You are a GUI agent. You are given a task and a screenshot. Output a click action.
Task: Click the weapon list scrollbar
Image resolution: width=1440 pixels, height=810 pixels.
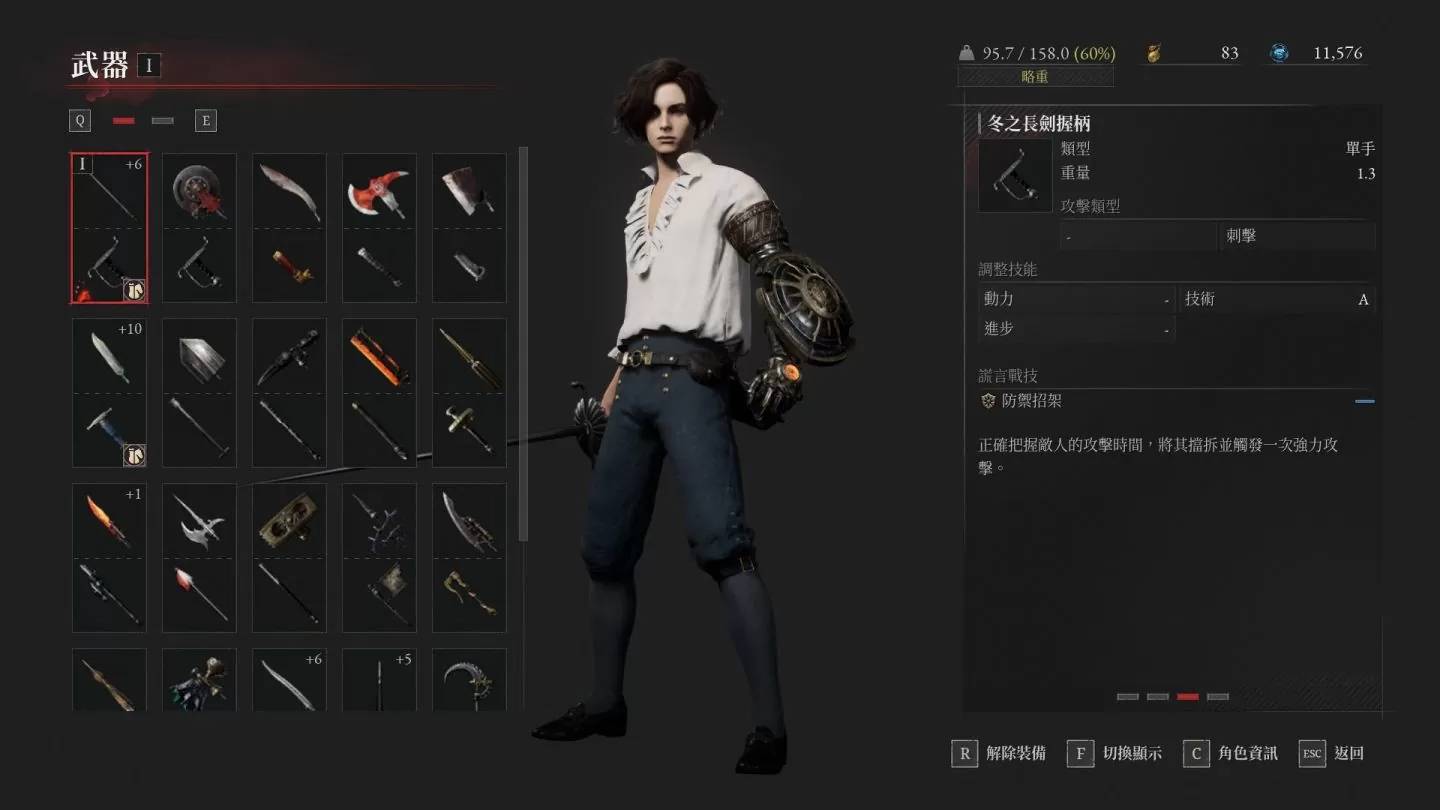(x=523, y=340)
